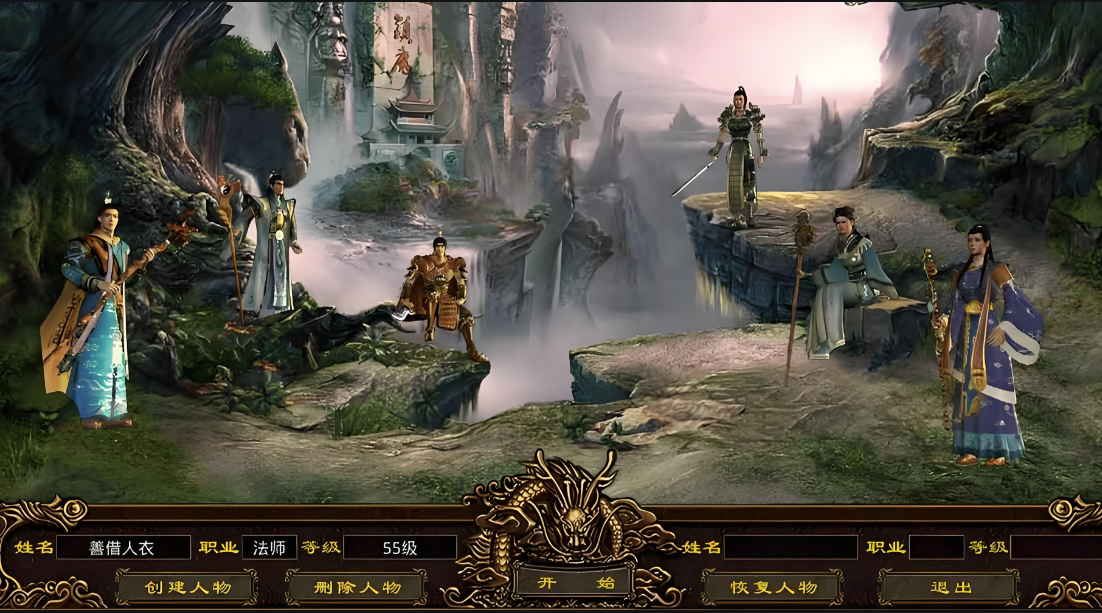The height and width of the screenshot is (613, 1102).
Task: Select 恢复人物 to restore a character
Action: click(x=772, y=587)
